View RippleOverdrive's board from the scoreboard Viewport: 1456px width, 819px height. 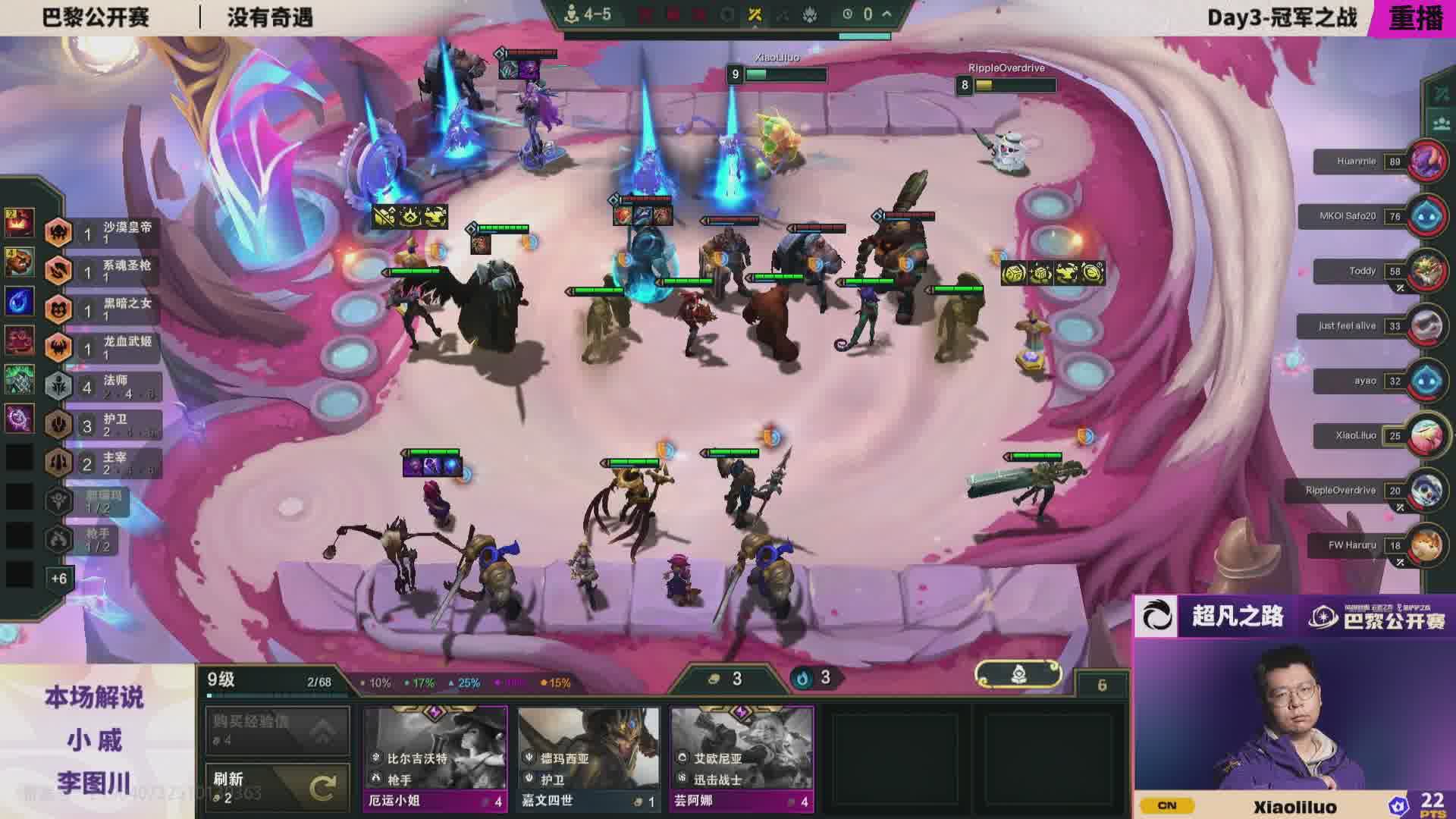click(x=1427, y=491)
